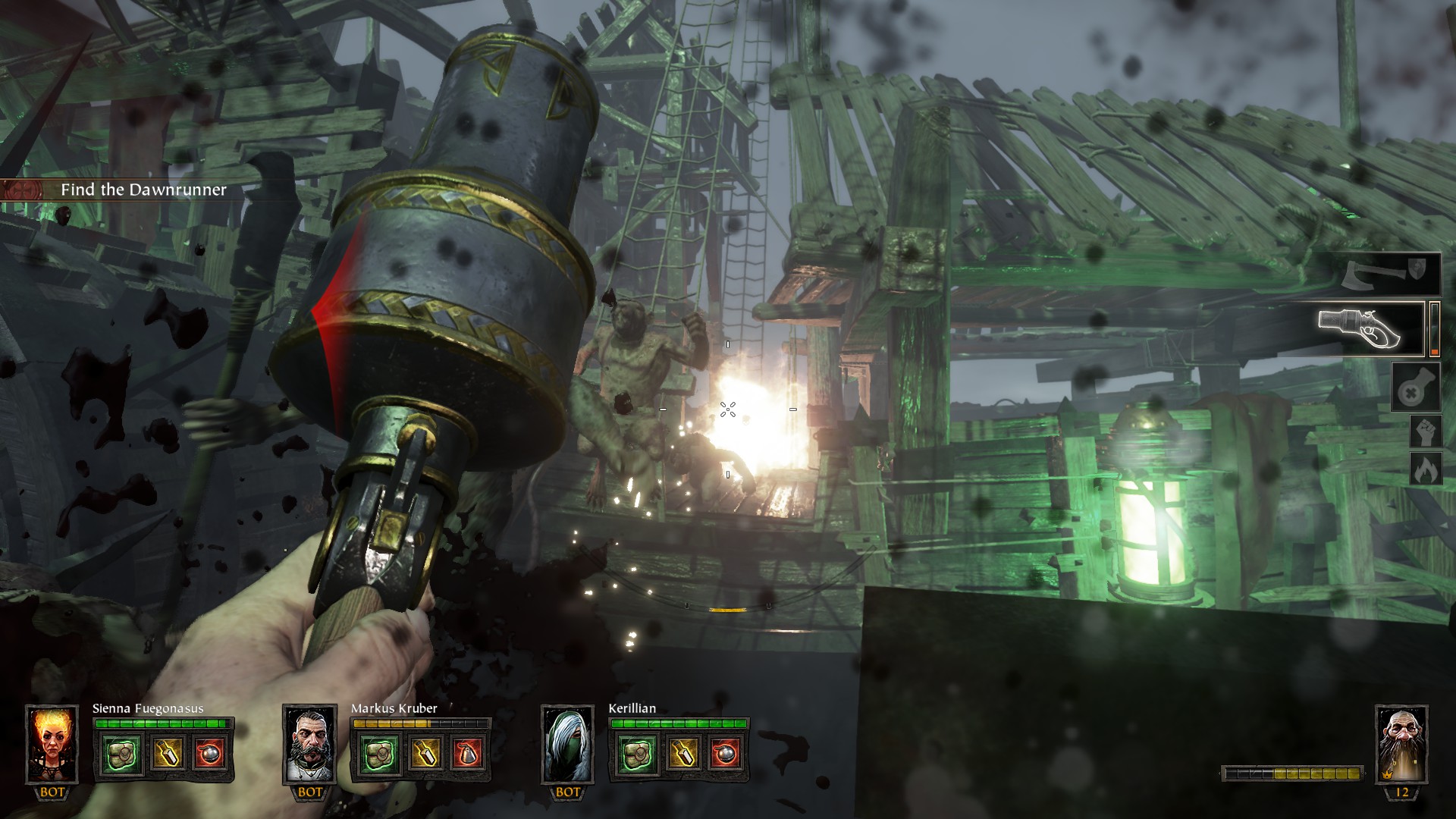Click Markus Kruber's portrait
Image resolution: width=1456 pixels, height=819 pixels.
309,744
